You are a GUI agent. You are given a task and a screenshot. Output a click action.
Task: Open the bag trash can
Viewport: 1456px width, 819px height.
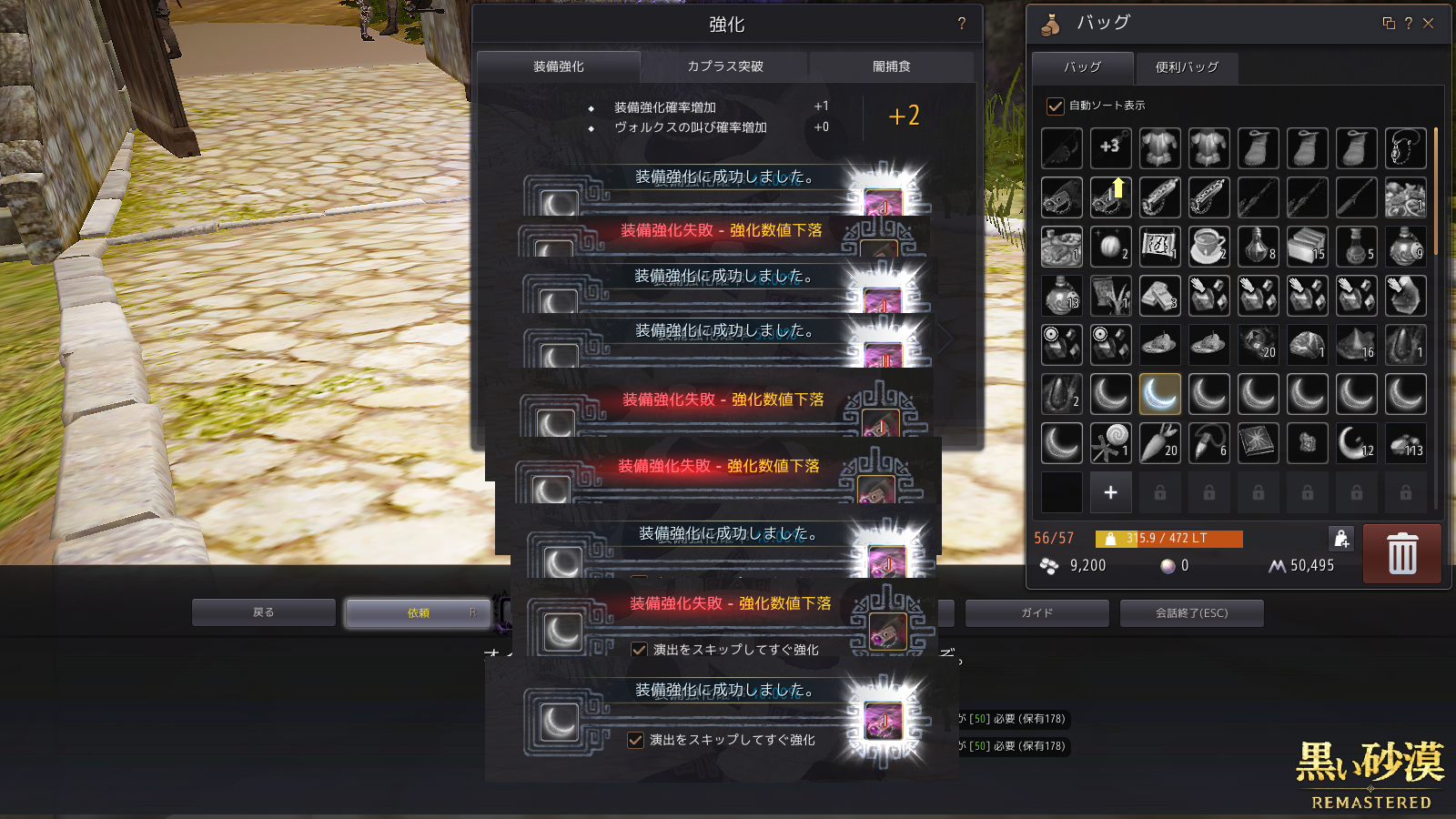1401,553
